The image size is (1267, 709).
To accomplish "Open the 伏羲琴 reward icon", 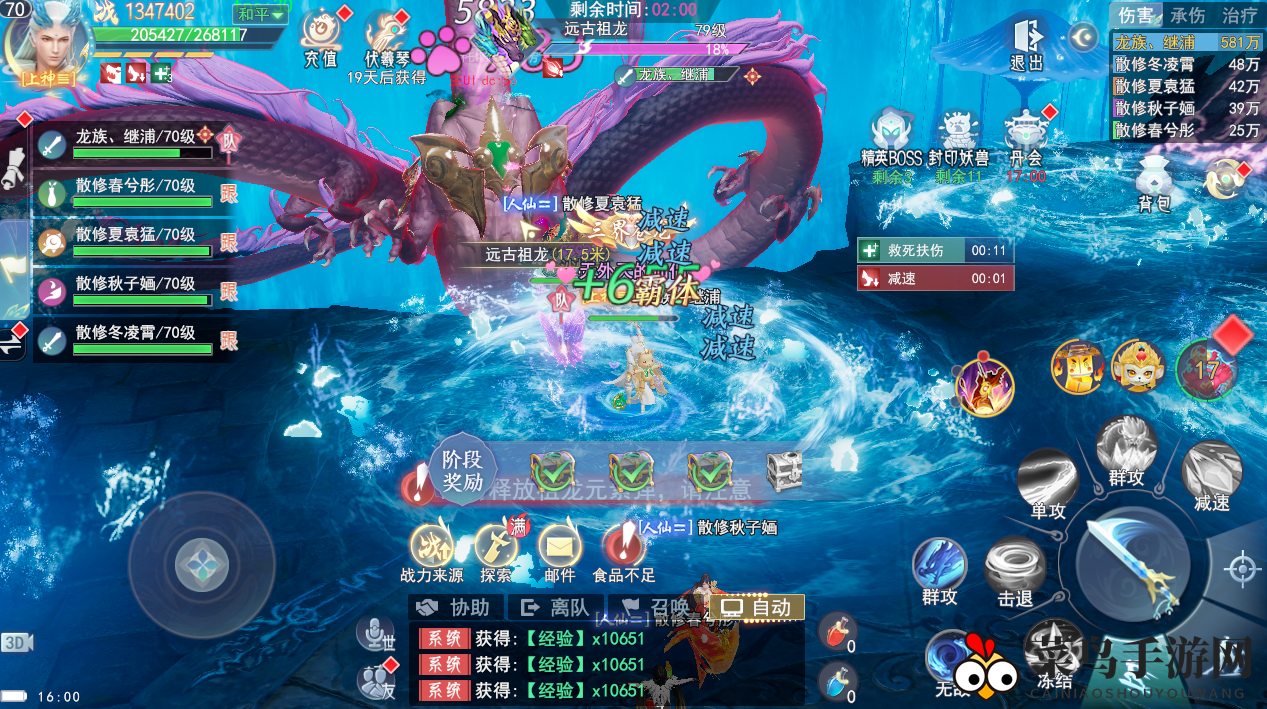I will (385, 36).
